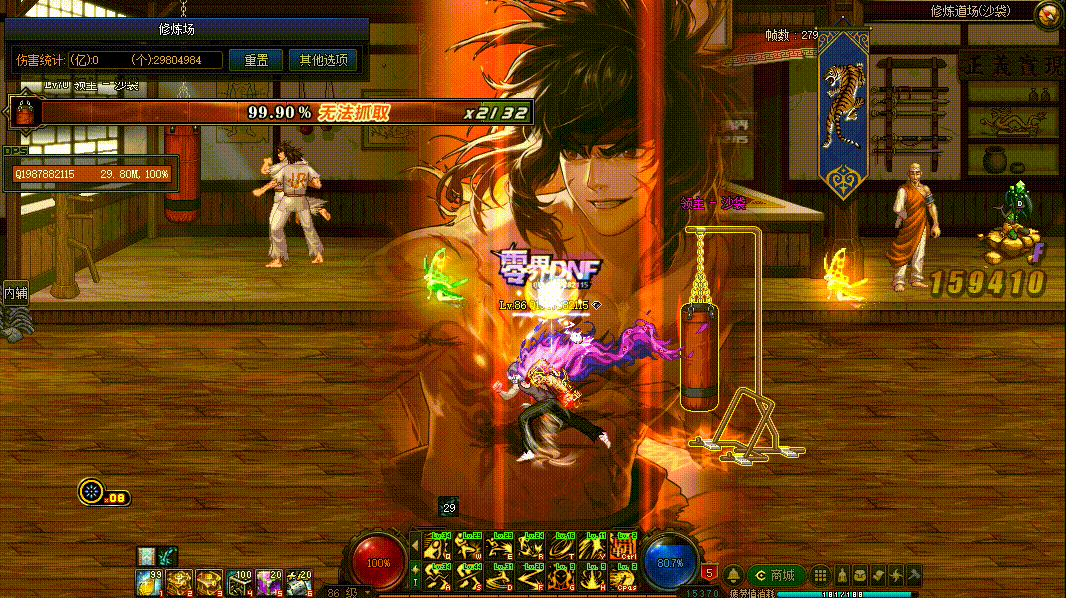
Task: Click the 重置 reset button
Action: 256,60
